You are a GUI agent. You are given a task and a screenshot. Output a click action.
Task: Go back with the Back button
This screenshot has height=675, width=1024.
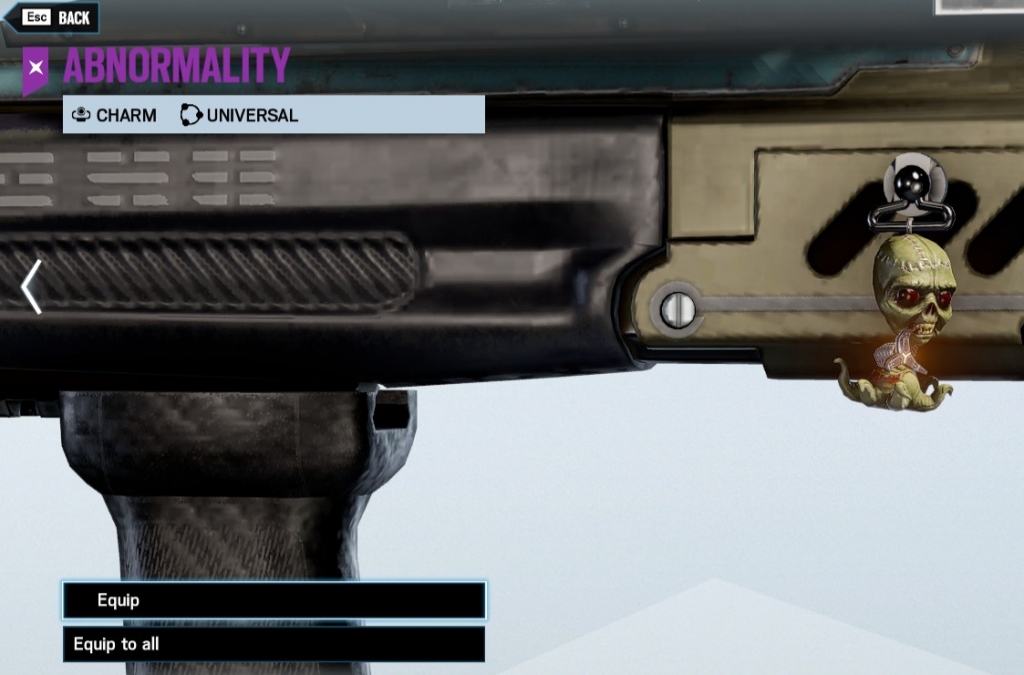pos(56,18)
